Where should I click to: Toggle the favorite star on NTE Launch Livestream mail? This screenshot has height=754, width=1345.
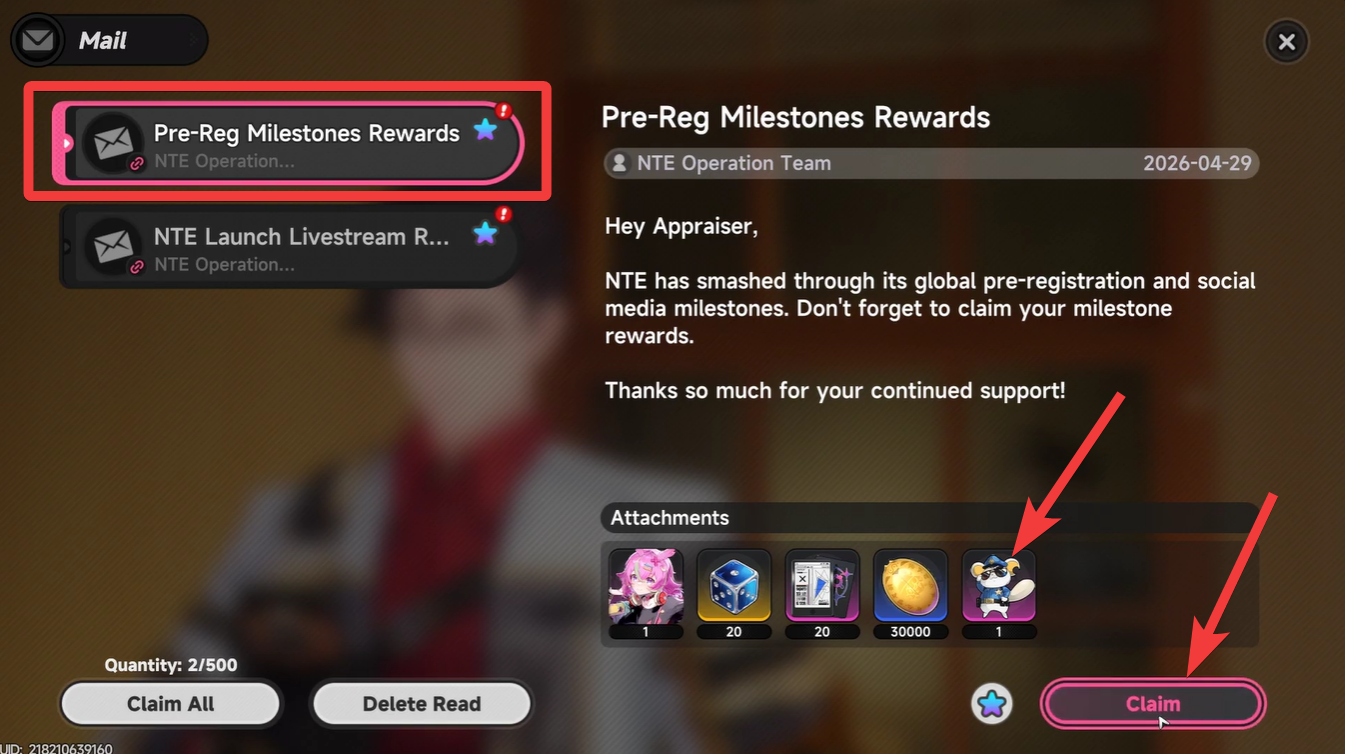486,231
